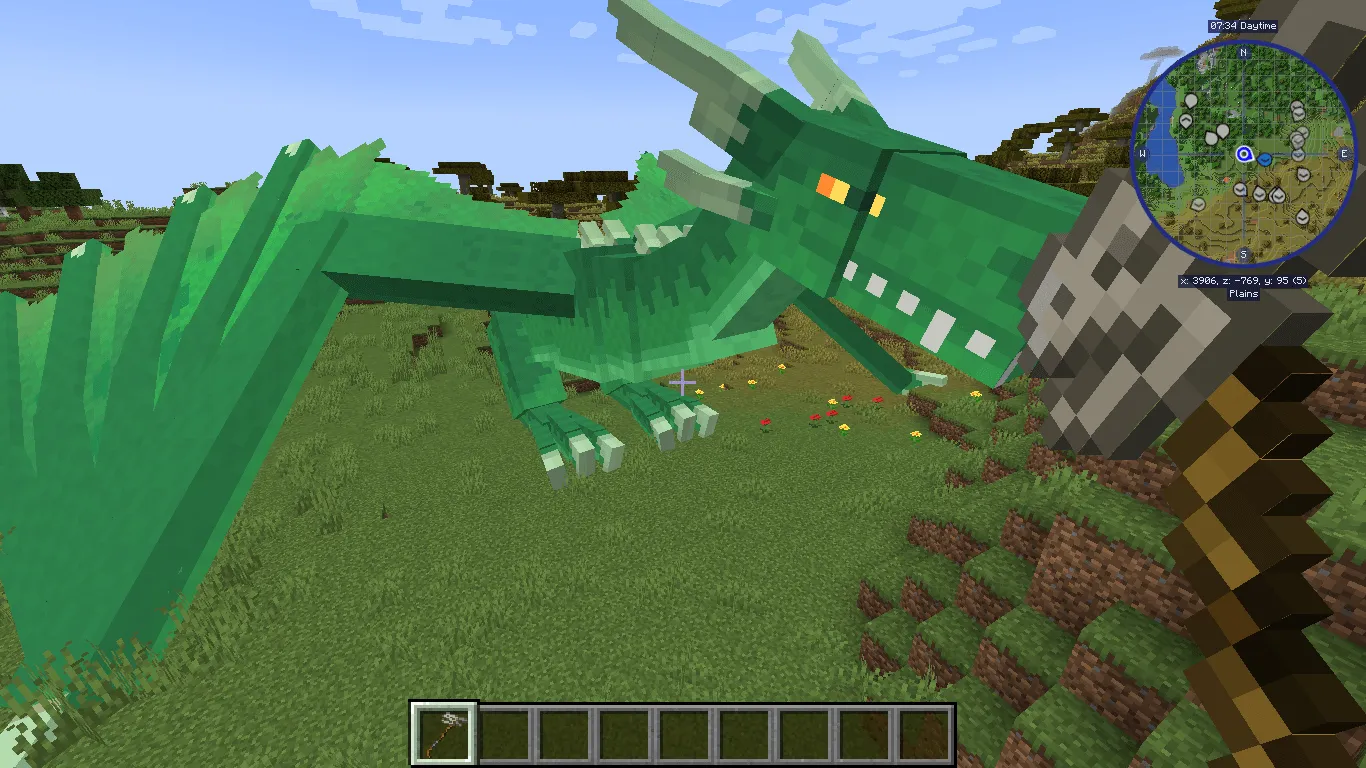Click the Plains biome label under the minimap
Screen dimensions: 1366x768
coord(1243,292)
